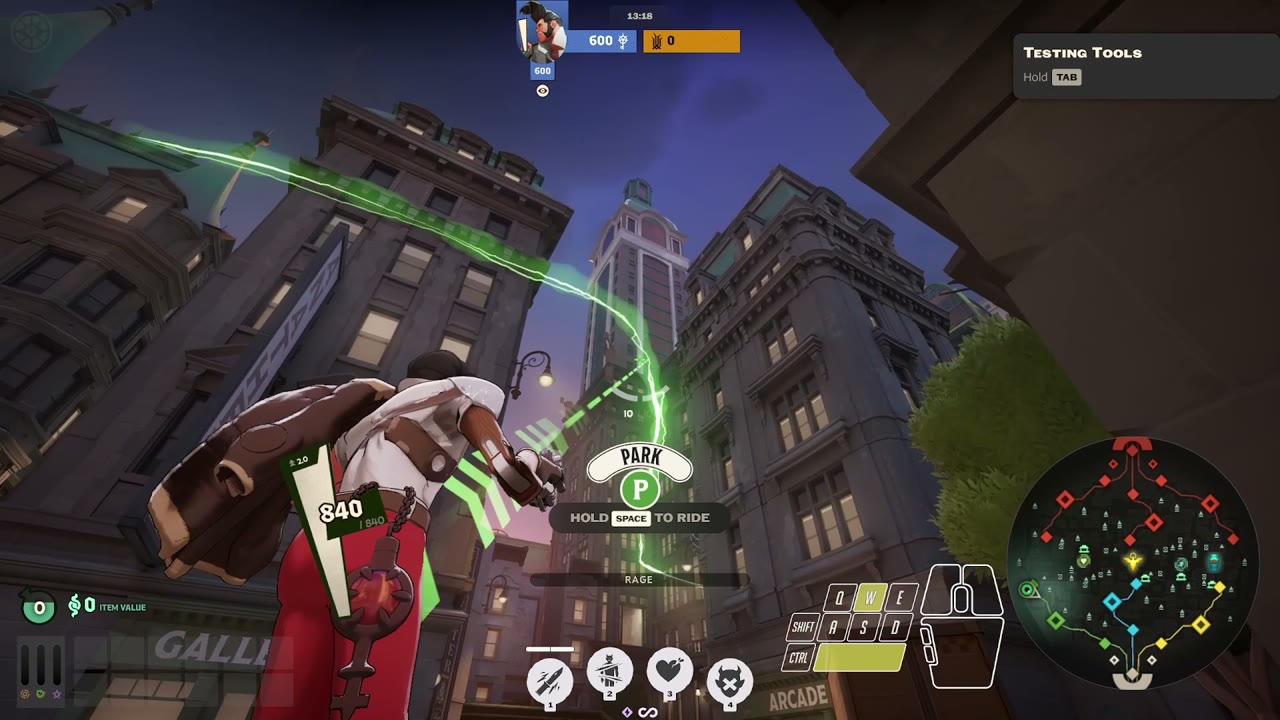Activate the dagger ability in slot 1
1280x720 pixels.
550,681
